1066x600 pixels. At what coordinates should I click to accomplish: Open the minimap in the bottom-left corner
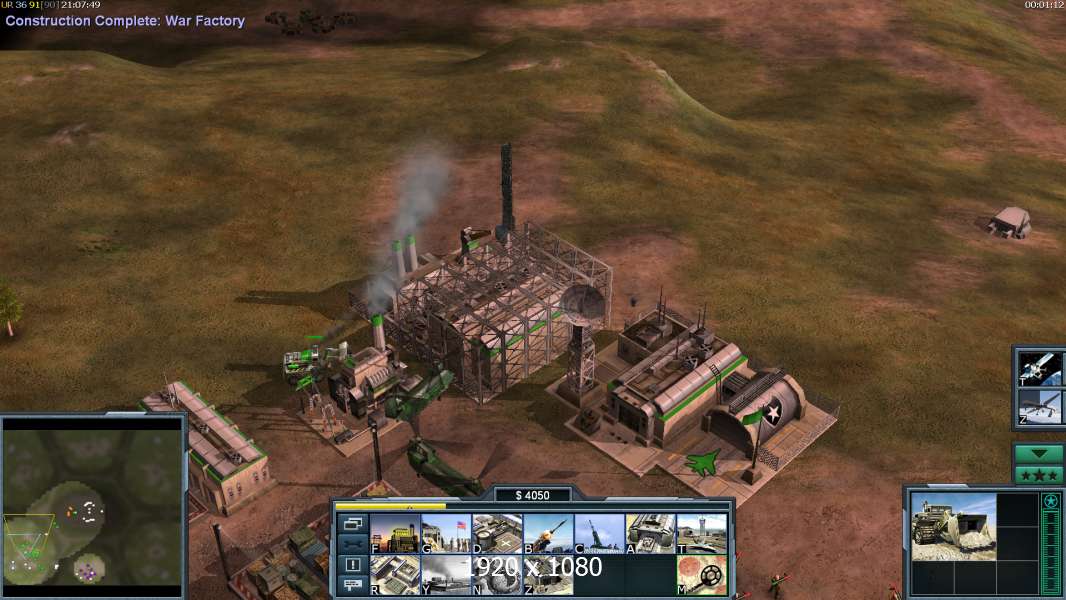[x=93, y=505]
